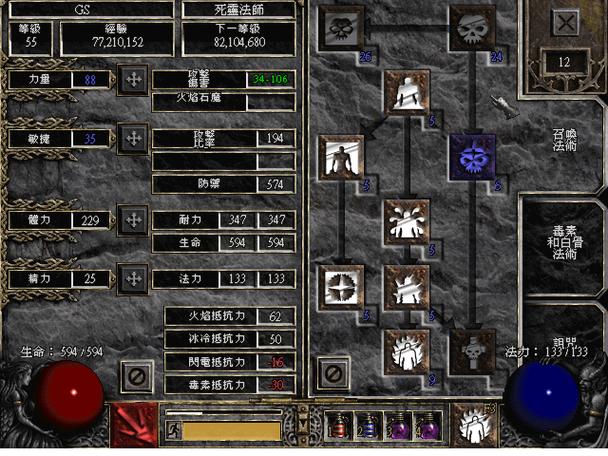Toggle the run/walk button
The width and height of the screenshot is (608, 456).
point(172,430)
